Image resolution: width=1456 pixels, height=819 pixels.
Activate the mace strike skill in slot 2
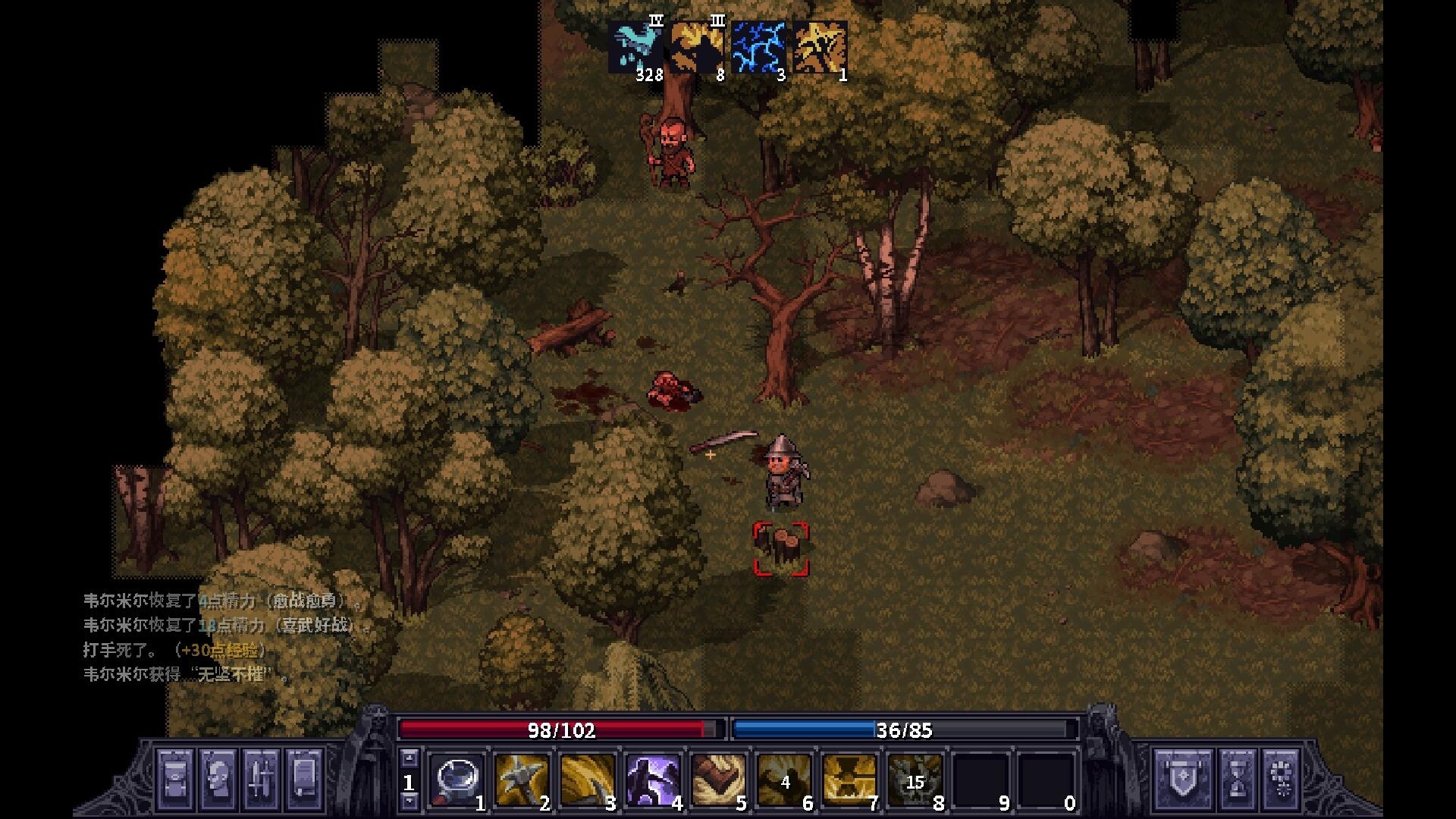click(x=522, y=779)
